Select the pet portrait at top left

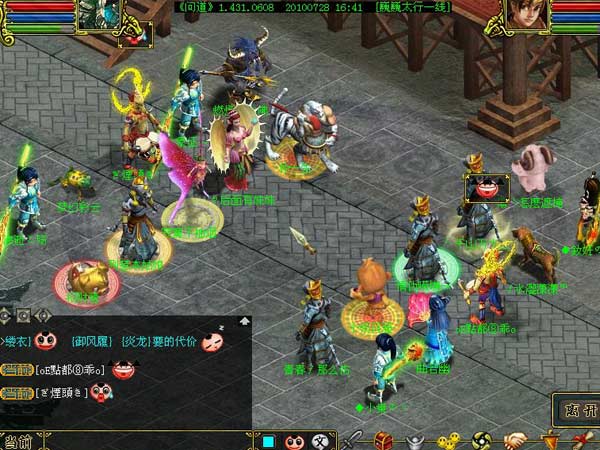tap(98, 14)
